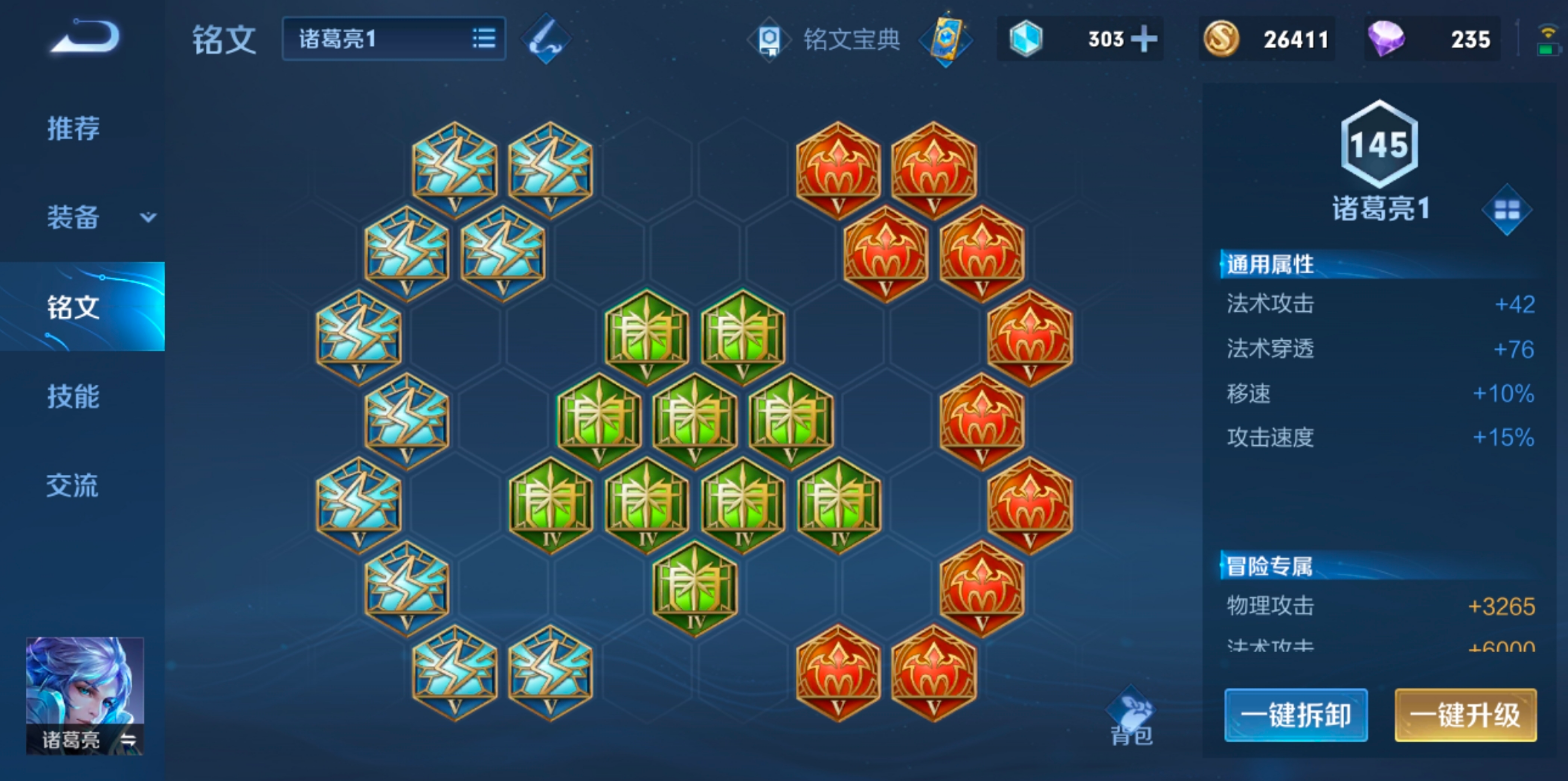Switch to the 交流 tab
The height and width of the screenshot is (781, 1568).
pos(73,486)
